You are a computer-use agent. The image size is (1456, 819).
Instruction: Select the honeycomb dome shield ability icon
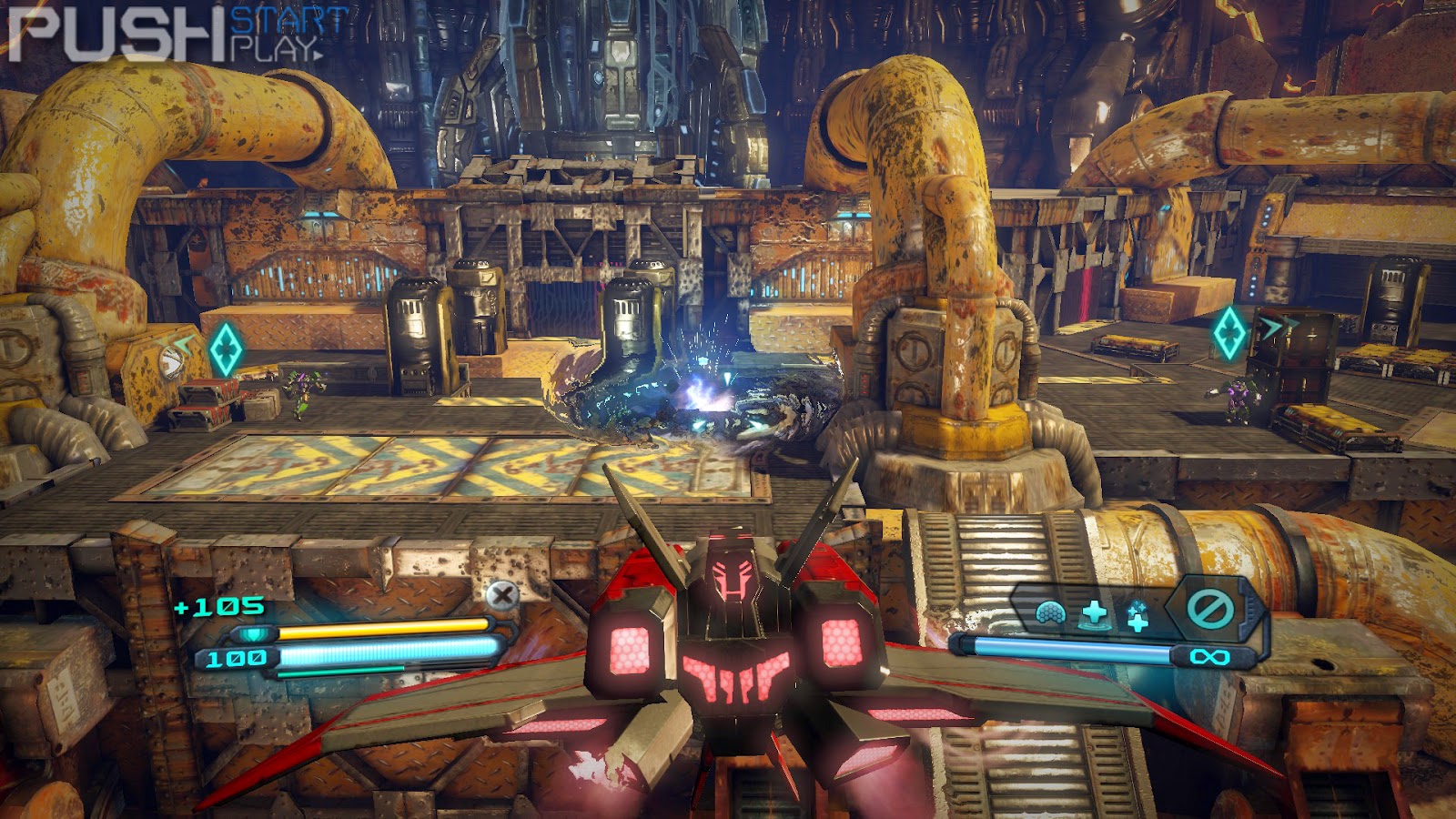click(1051, 613)
